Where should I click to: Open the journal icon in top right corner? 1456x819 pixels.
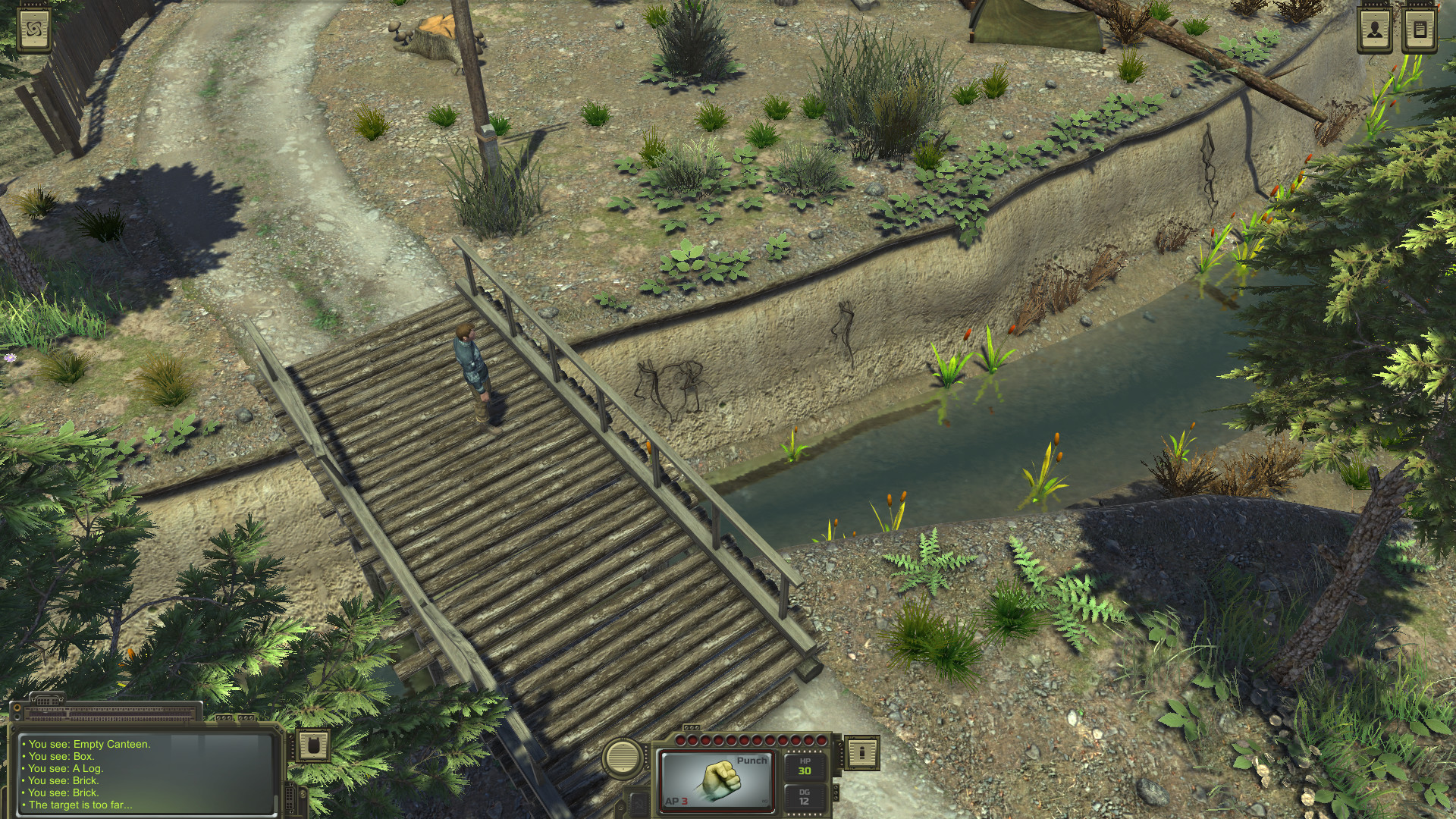1420,29
